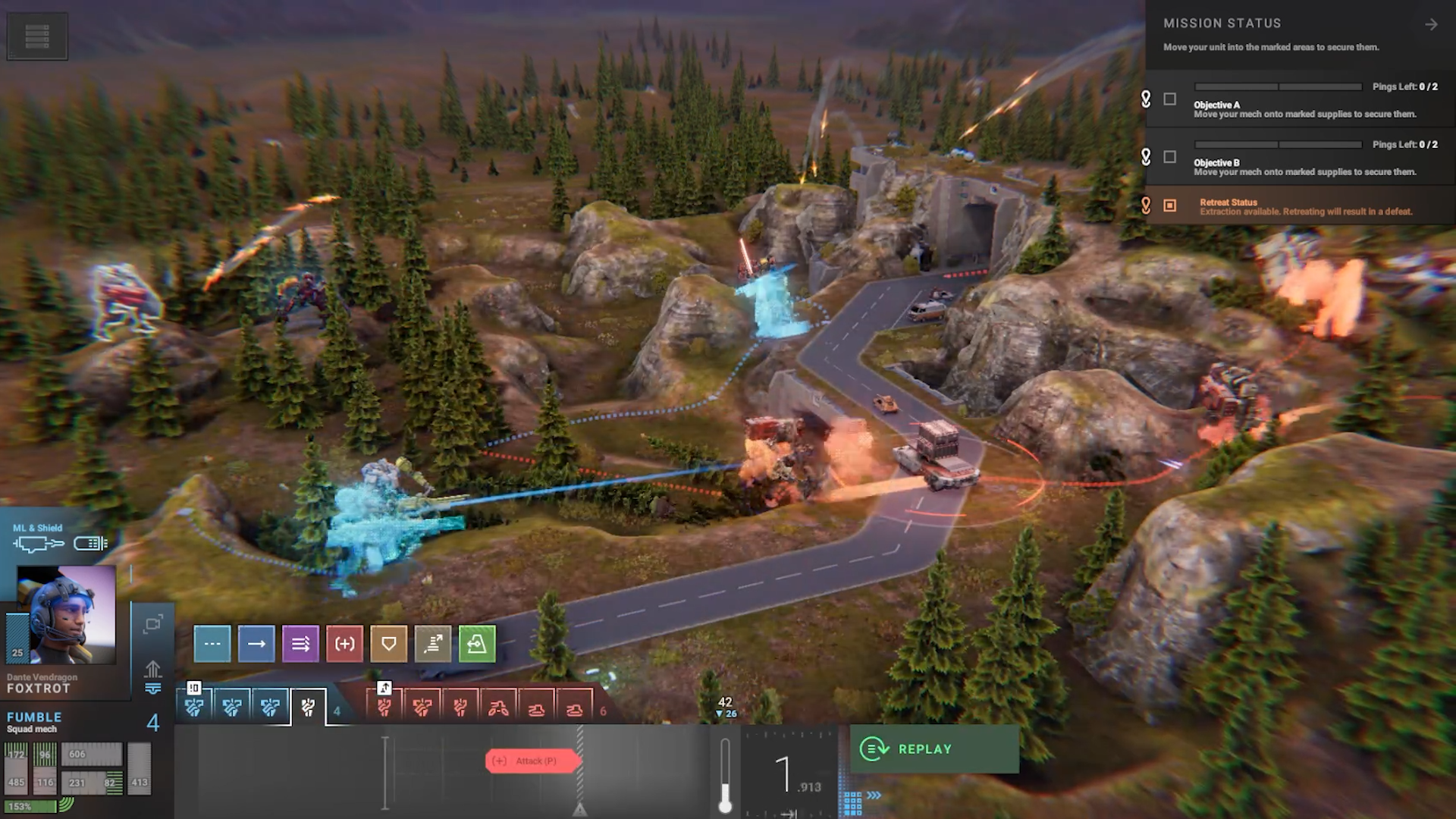Open the hamburger menu button
The image size is (1456, 819).
(x=37, y=36)
